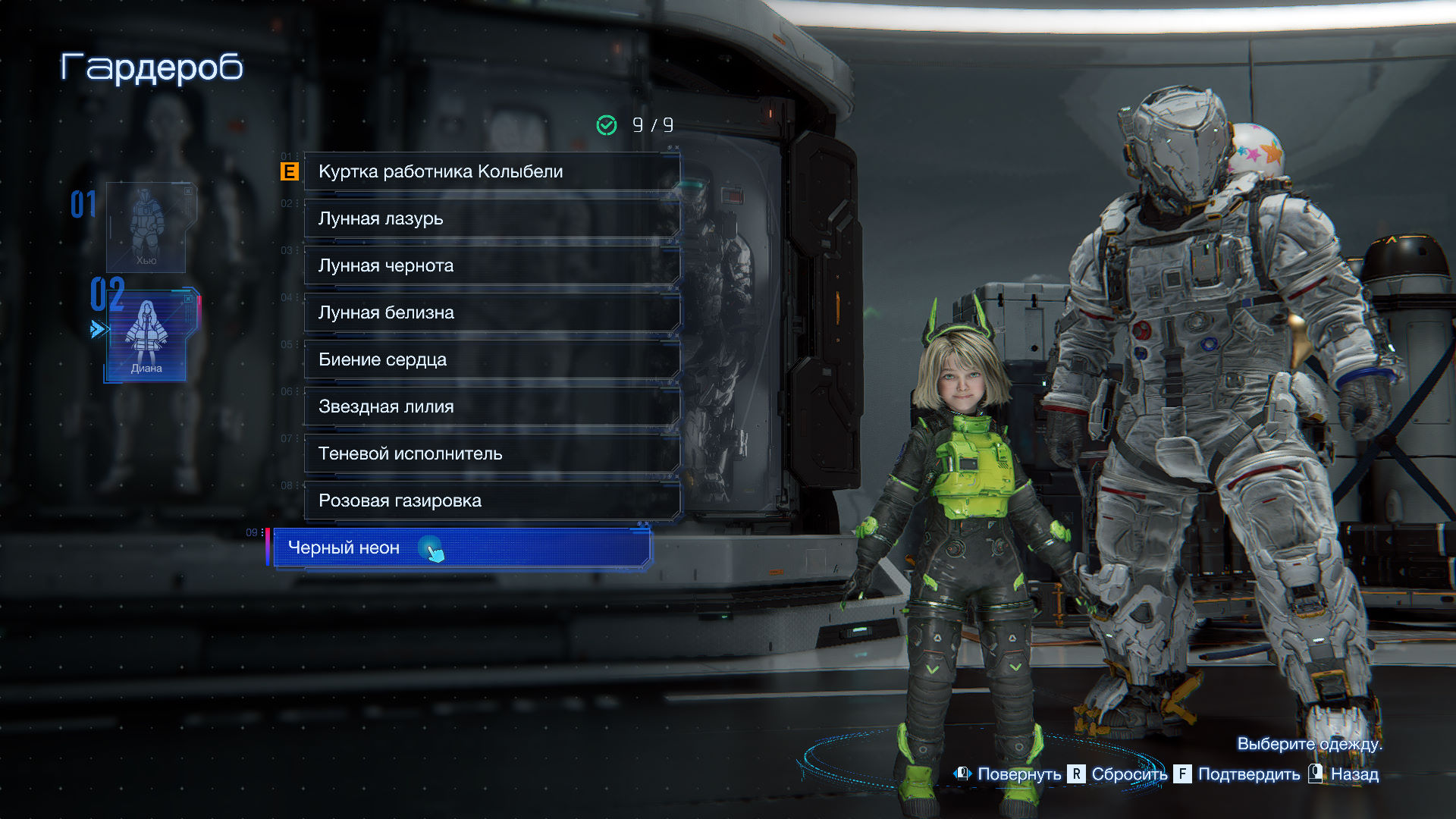Select the highlighted Черный неон outfit
This screenshot has width=1456, height=819.
click(x=461, y=548)
